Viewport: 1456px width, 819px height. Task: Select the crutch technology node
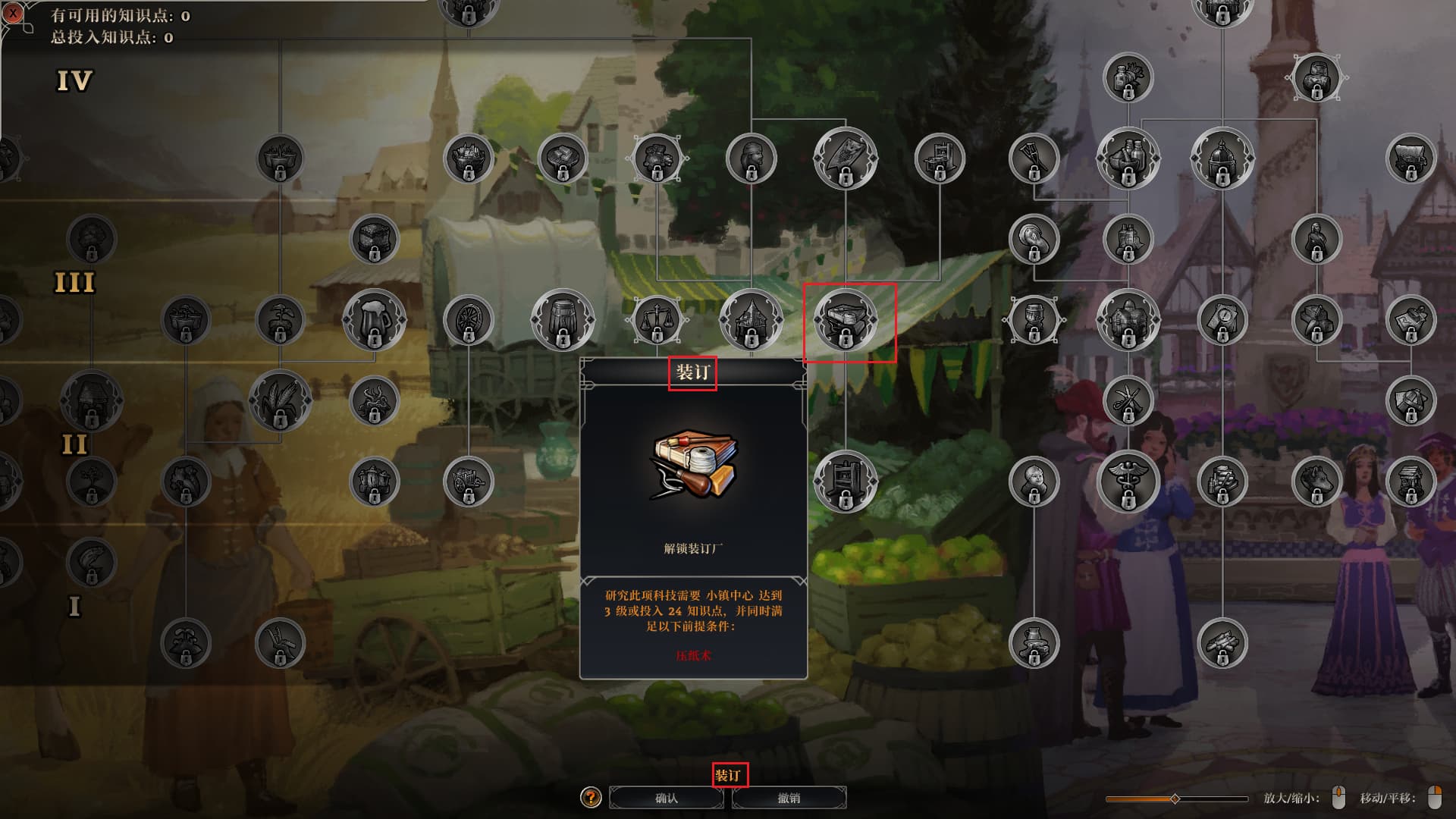[x=1034, y=158]
